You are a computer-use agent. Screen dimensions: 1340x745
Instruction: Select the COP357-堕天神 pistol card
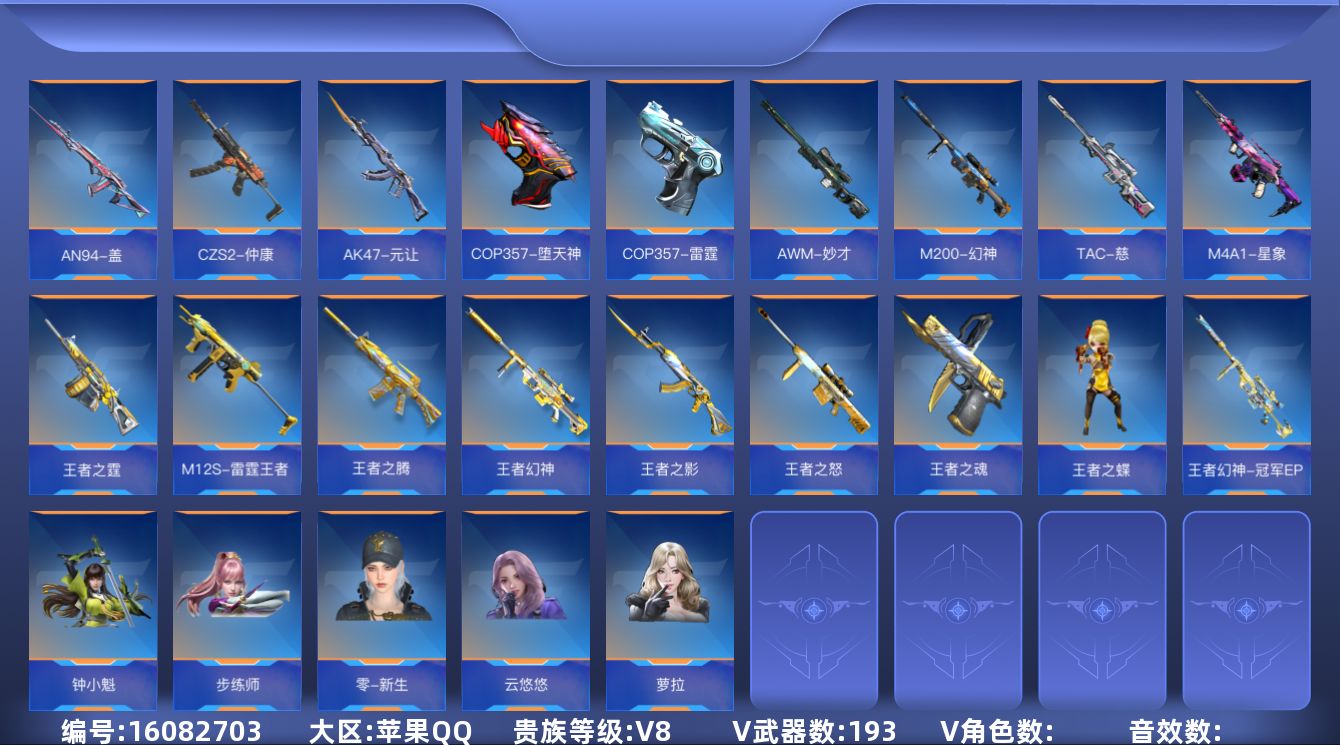click(x=525, y=180)
